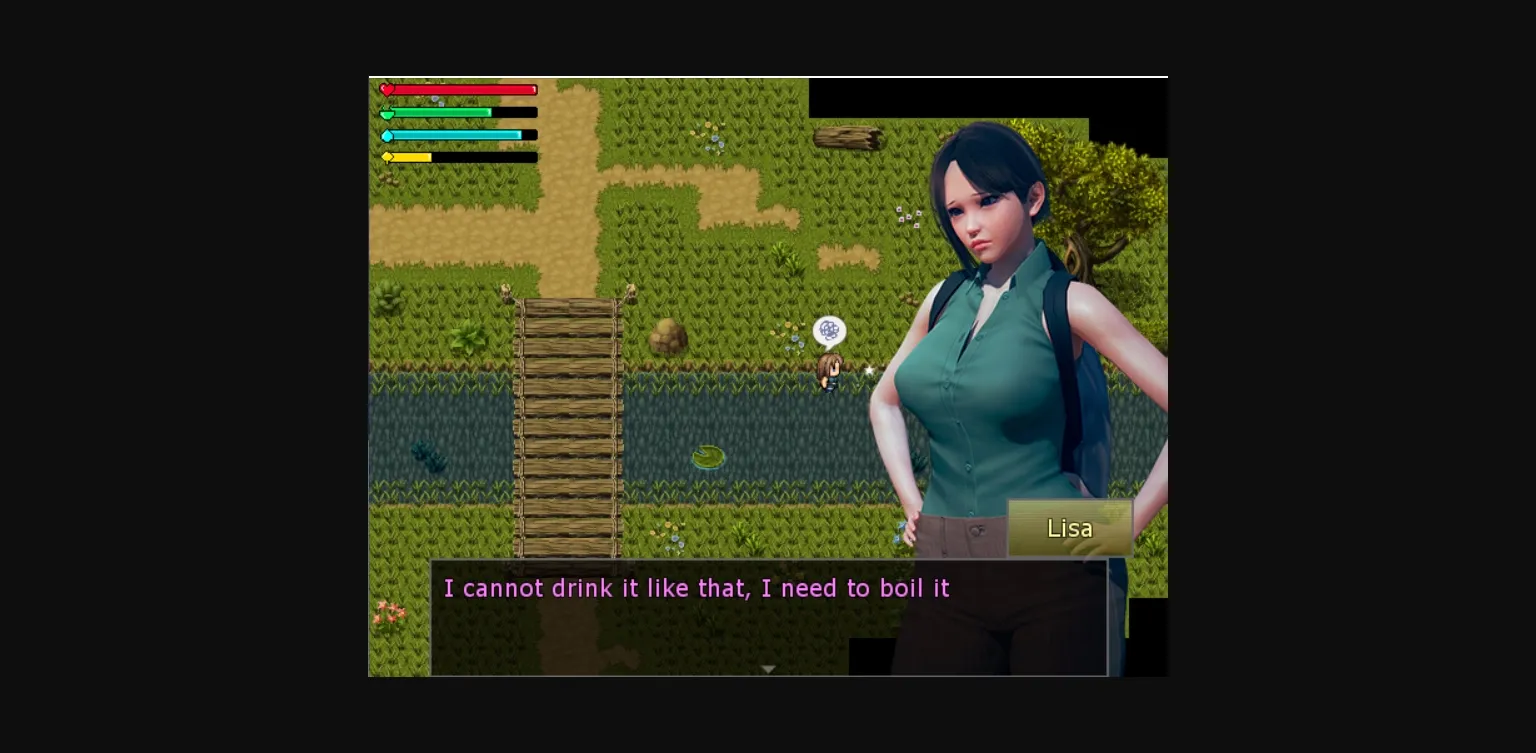Click the continue arrow below the dialogue text

pos(768,667)
